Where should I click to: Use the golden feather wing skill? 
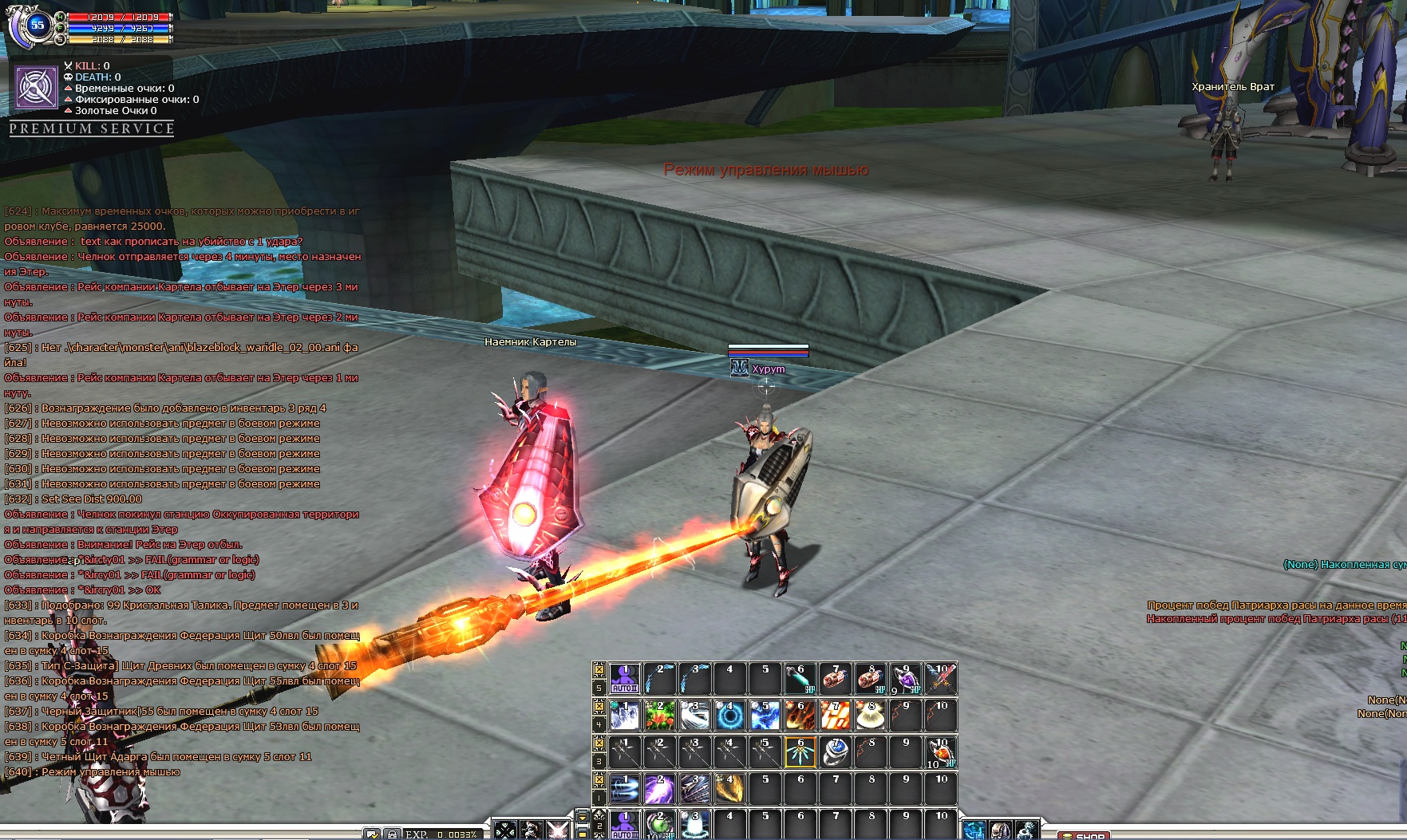pos(729,789)
